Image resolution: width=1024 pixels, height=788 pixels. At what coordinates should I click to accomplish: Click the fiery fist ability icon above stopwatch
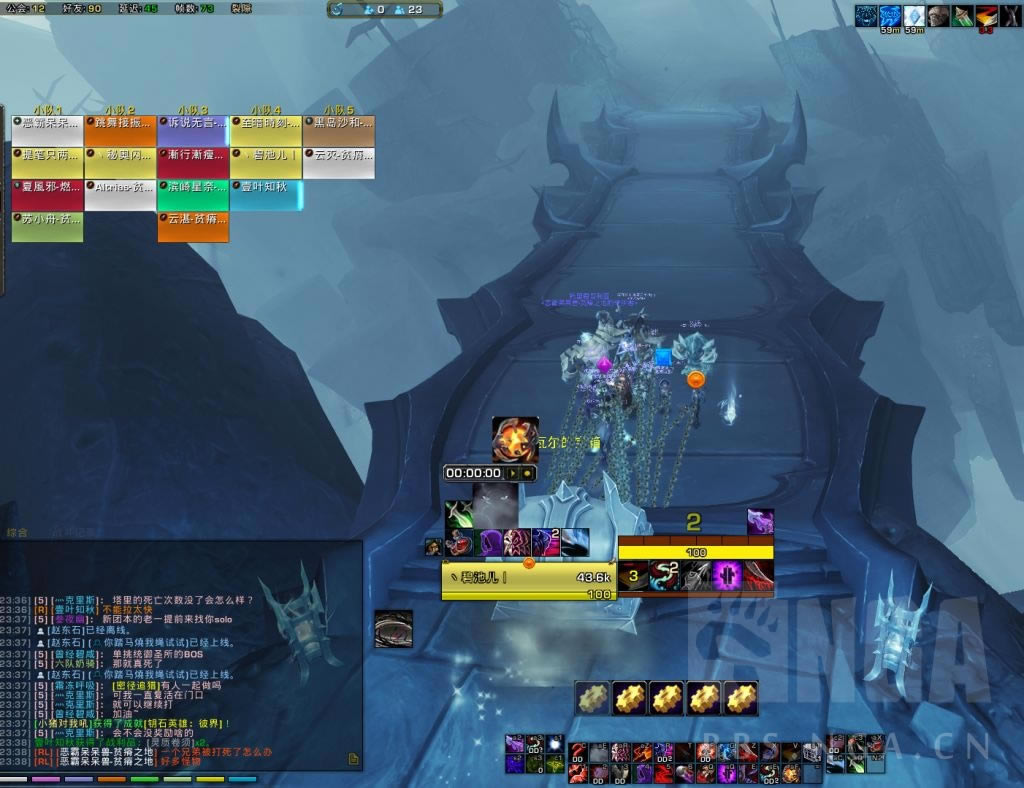(x=515, y=440)
